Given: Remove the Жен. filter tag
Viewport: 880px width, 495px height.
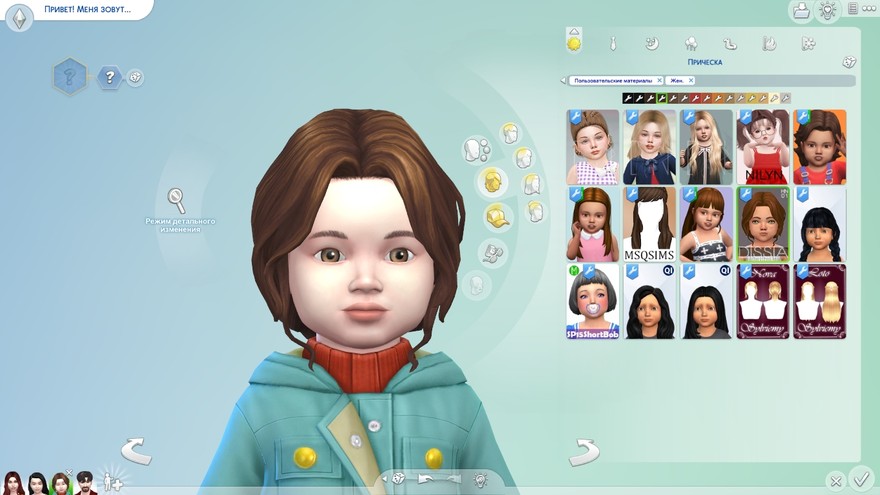Looking at the screenshot, I should point(690,80).
